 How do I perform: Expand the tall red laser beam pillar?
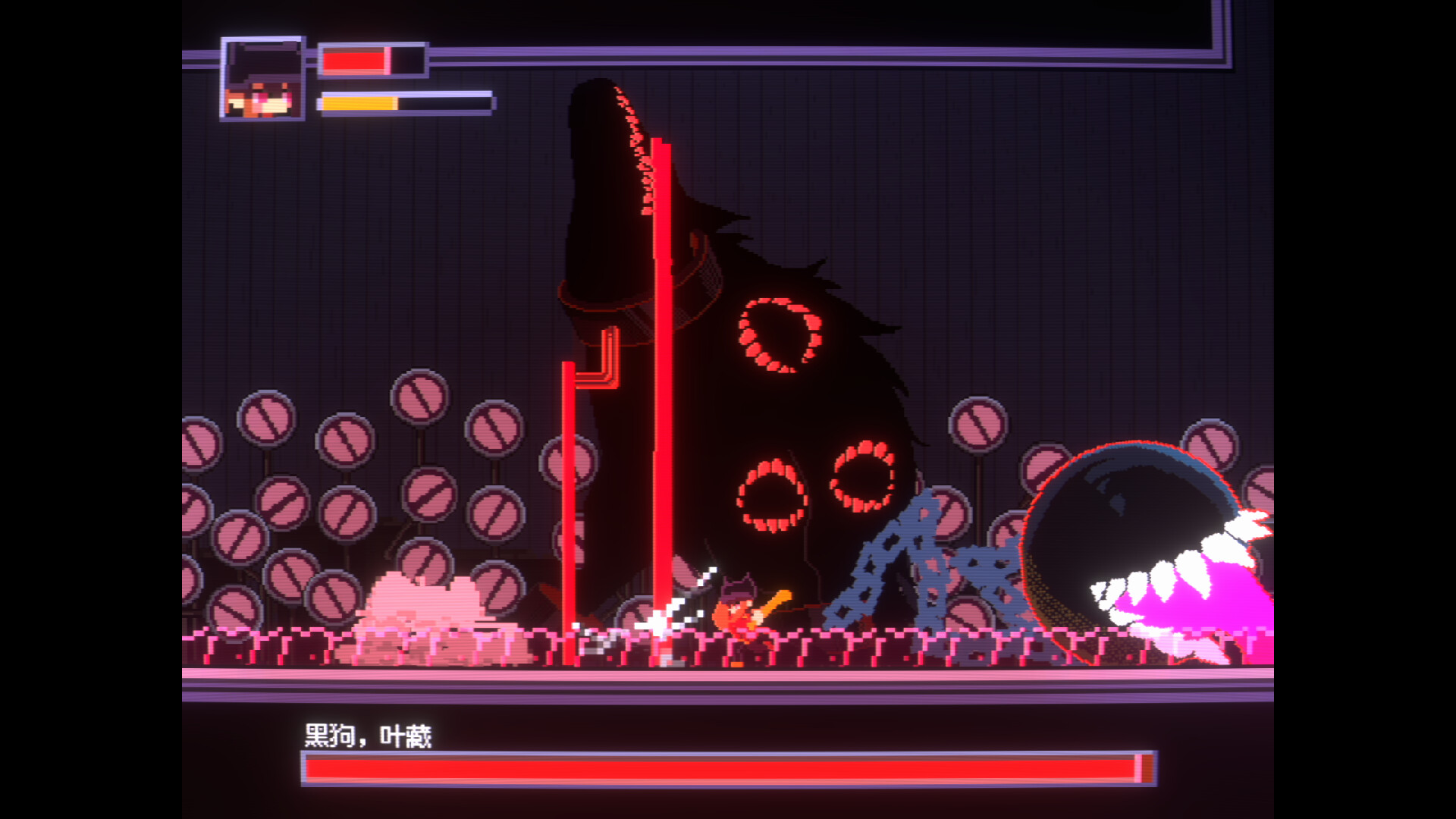click(663, 379)
